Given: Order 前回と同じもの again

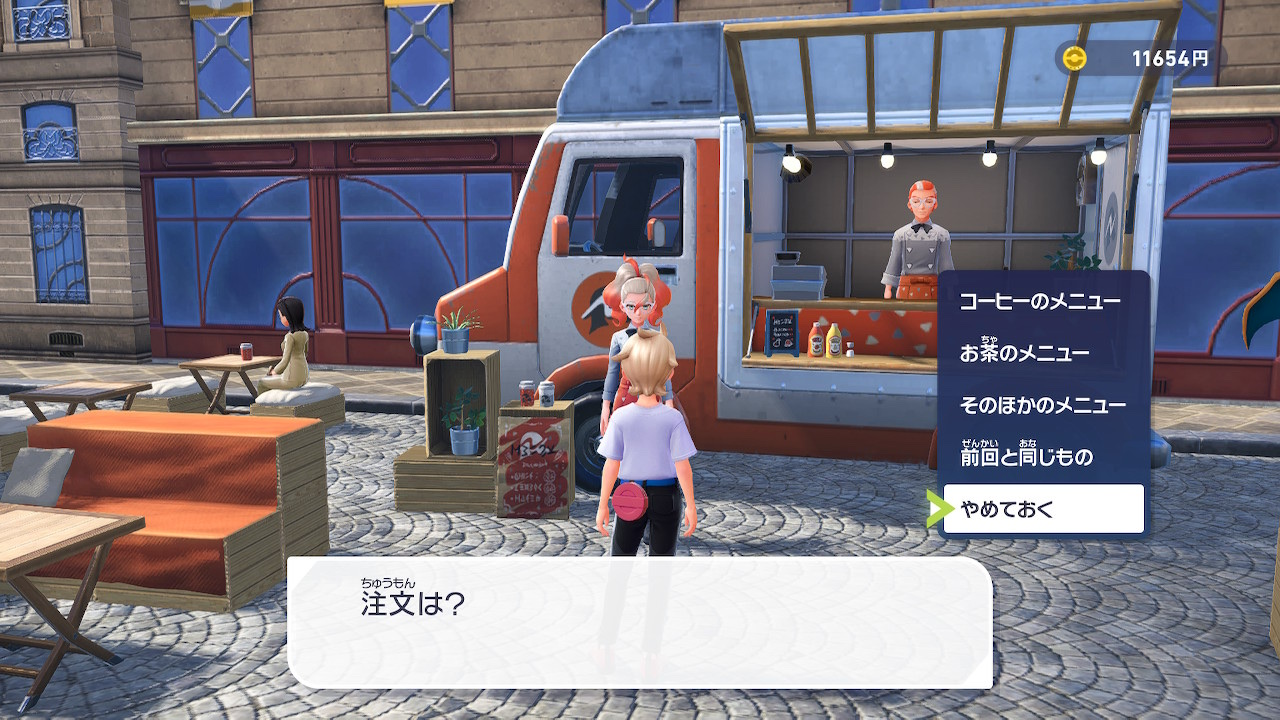Looking at the screenshot, I should coord(1026,457).
